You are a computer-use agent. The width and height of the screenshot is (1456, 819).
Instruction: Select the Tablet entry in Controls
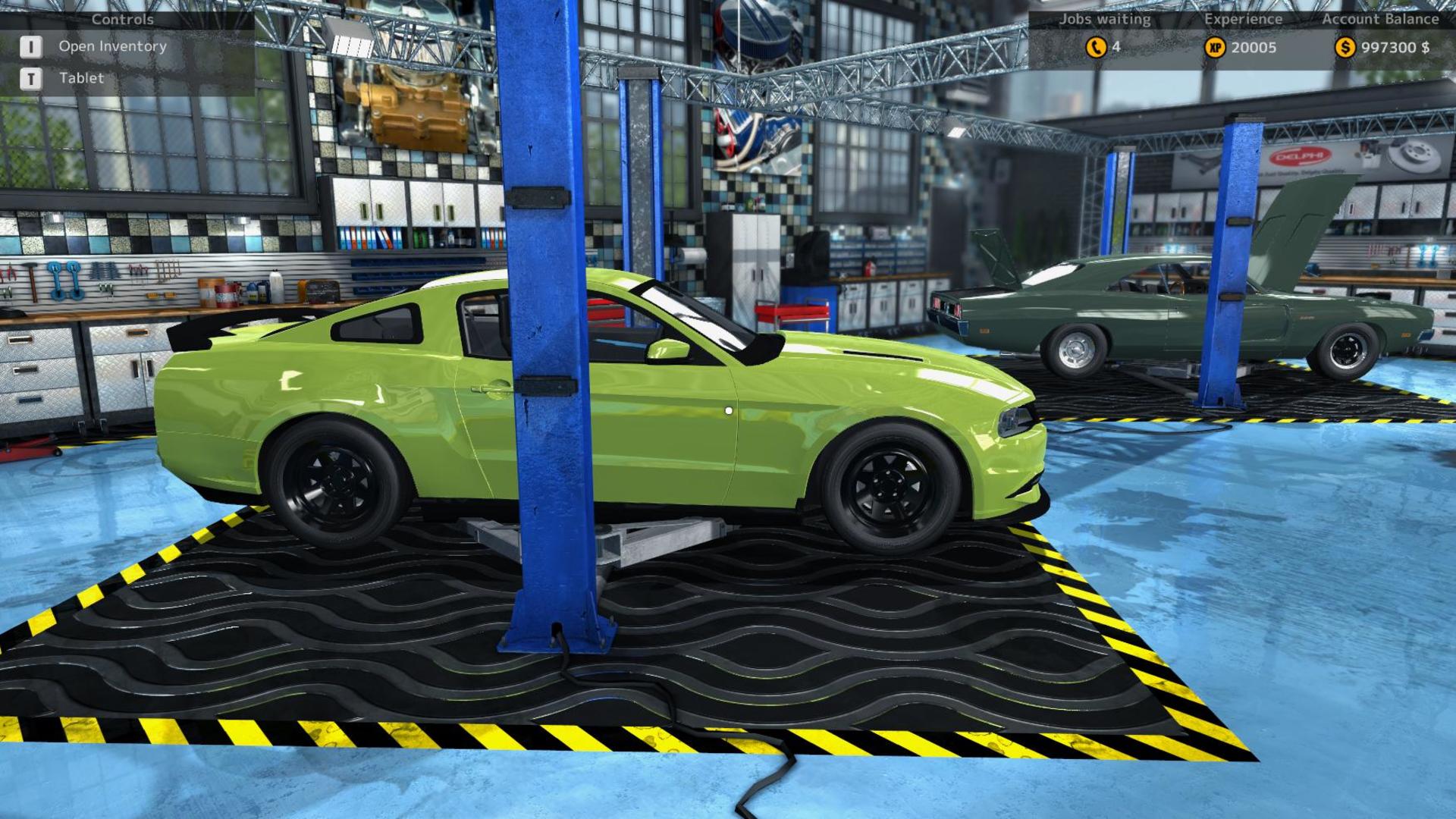tap(81, 78)
